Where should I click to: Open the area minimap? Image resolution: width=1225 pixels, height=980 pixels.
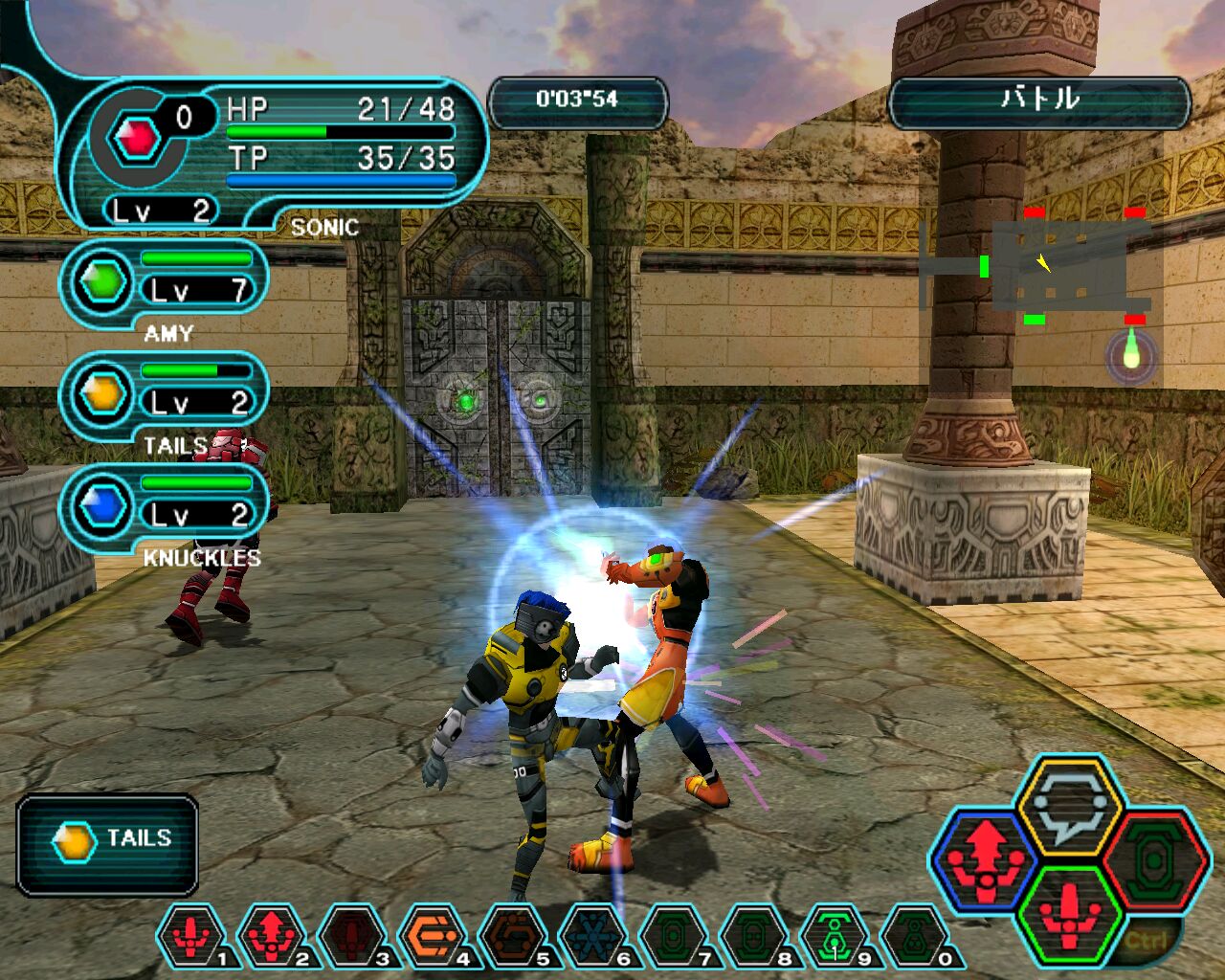point(1058,266)
